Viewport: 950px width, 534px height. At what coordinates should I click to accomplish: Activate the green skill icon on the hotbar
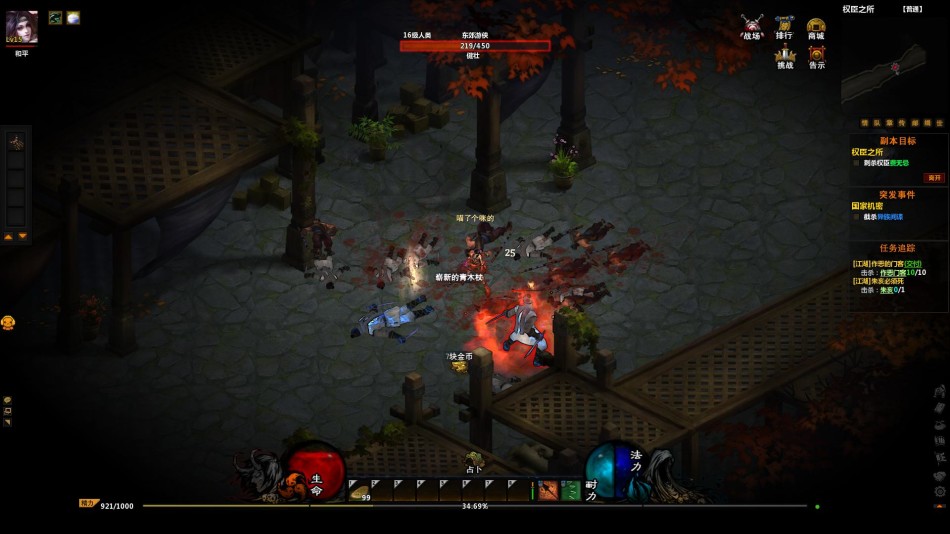click(570, 490)
